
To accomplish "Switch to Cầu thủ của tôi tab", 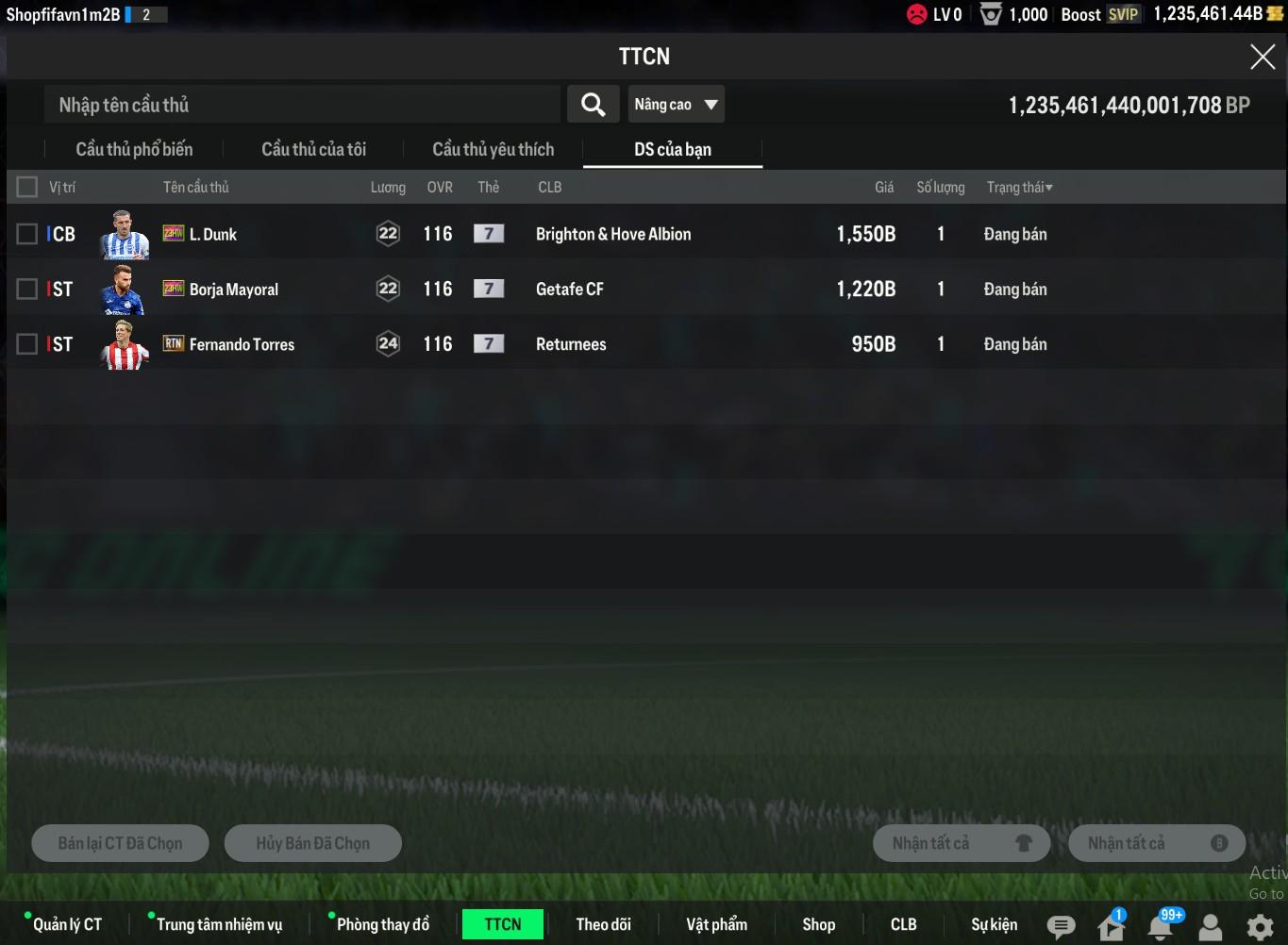I will (313, 149).
